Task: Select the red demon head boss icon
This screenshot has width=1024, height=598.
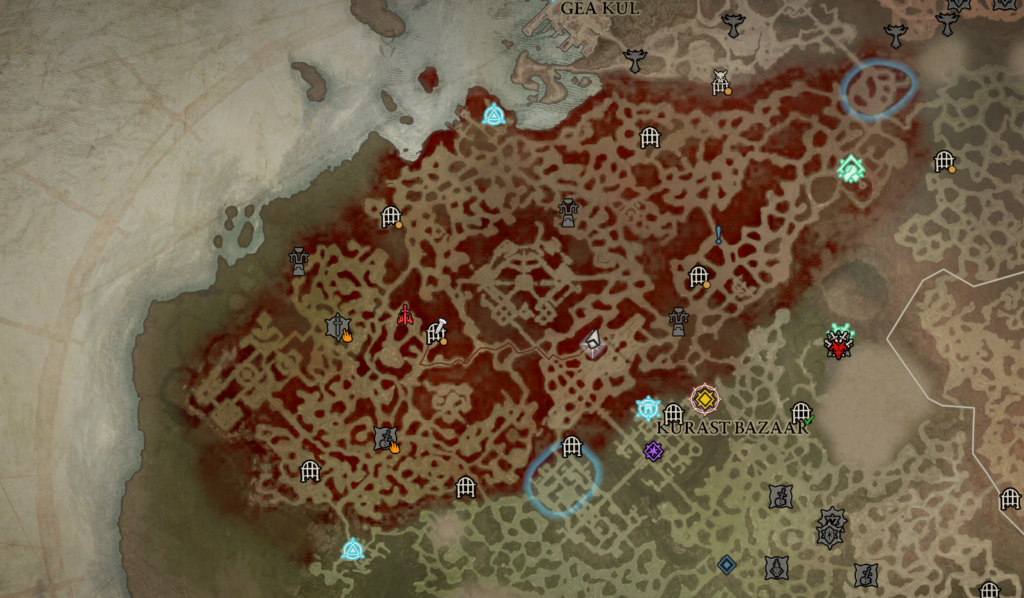Action: [838, 344]
